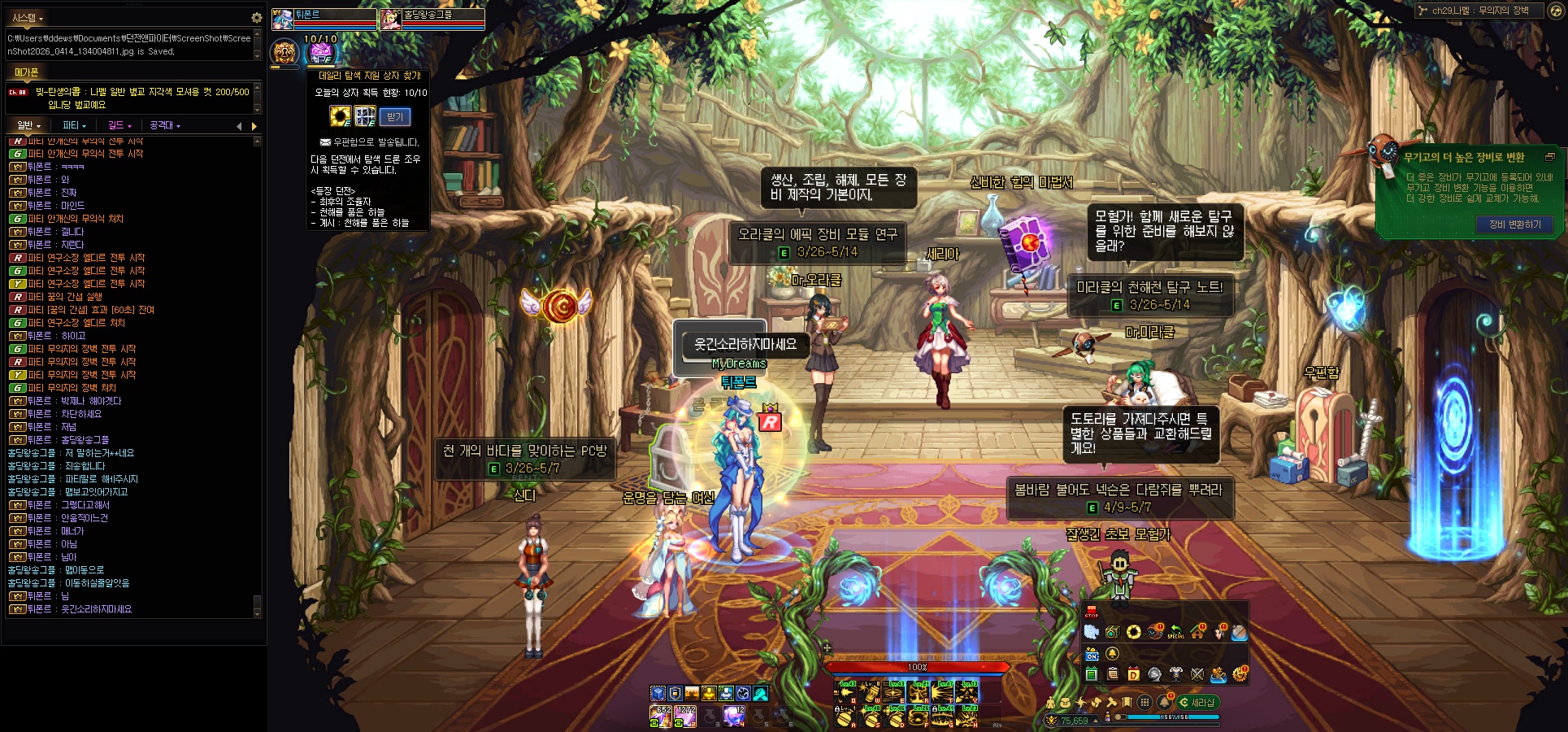Image resolution: width=1568 pixels, height=732 pixels.
Task: Open the green E event calendar icon
Action: pyautogui.click(x=1092, y=674)
